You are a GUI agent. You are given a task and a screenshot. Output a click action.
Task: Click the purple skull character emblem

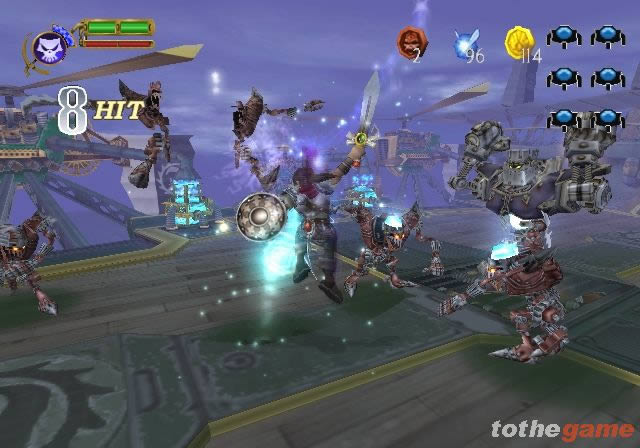[48, 46]
